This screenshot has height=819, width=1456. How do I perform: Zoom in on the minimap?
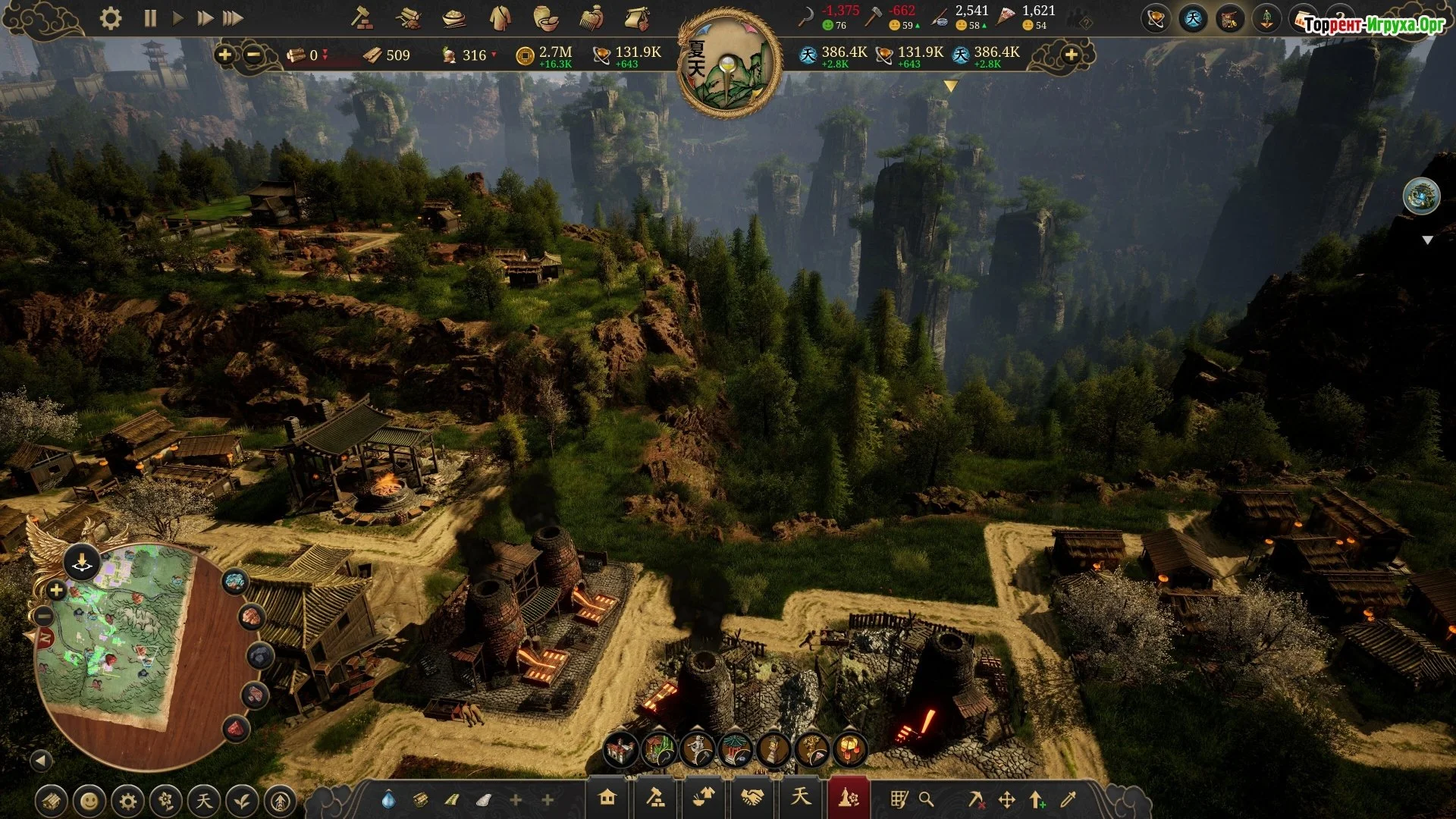tap(56, 590)
